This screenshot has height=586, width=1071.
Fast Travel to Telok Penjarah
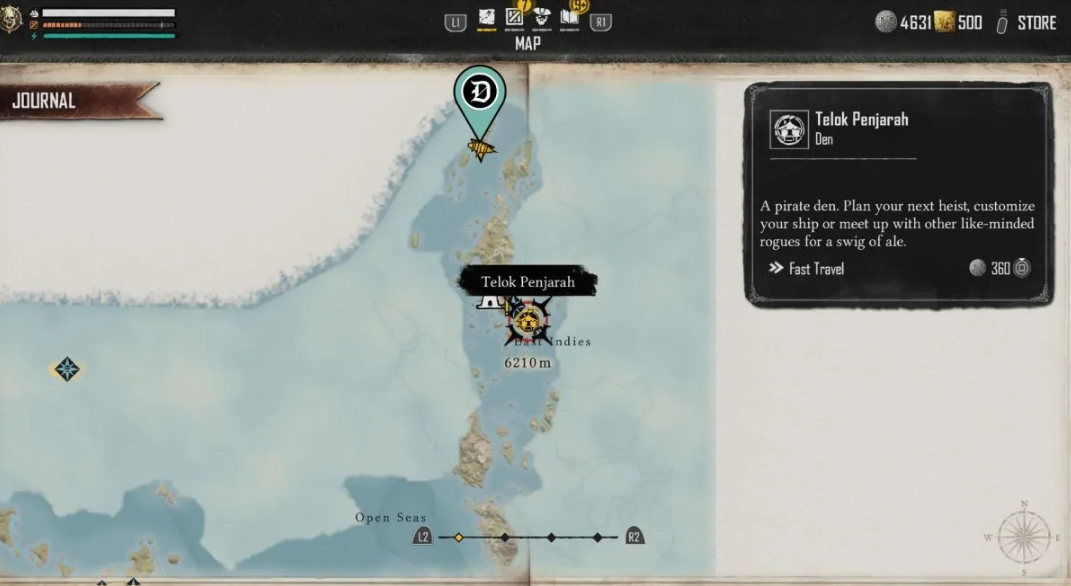(807, 268)
